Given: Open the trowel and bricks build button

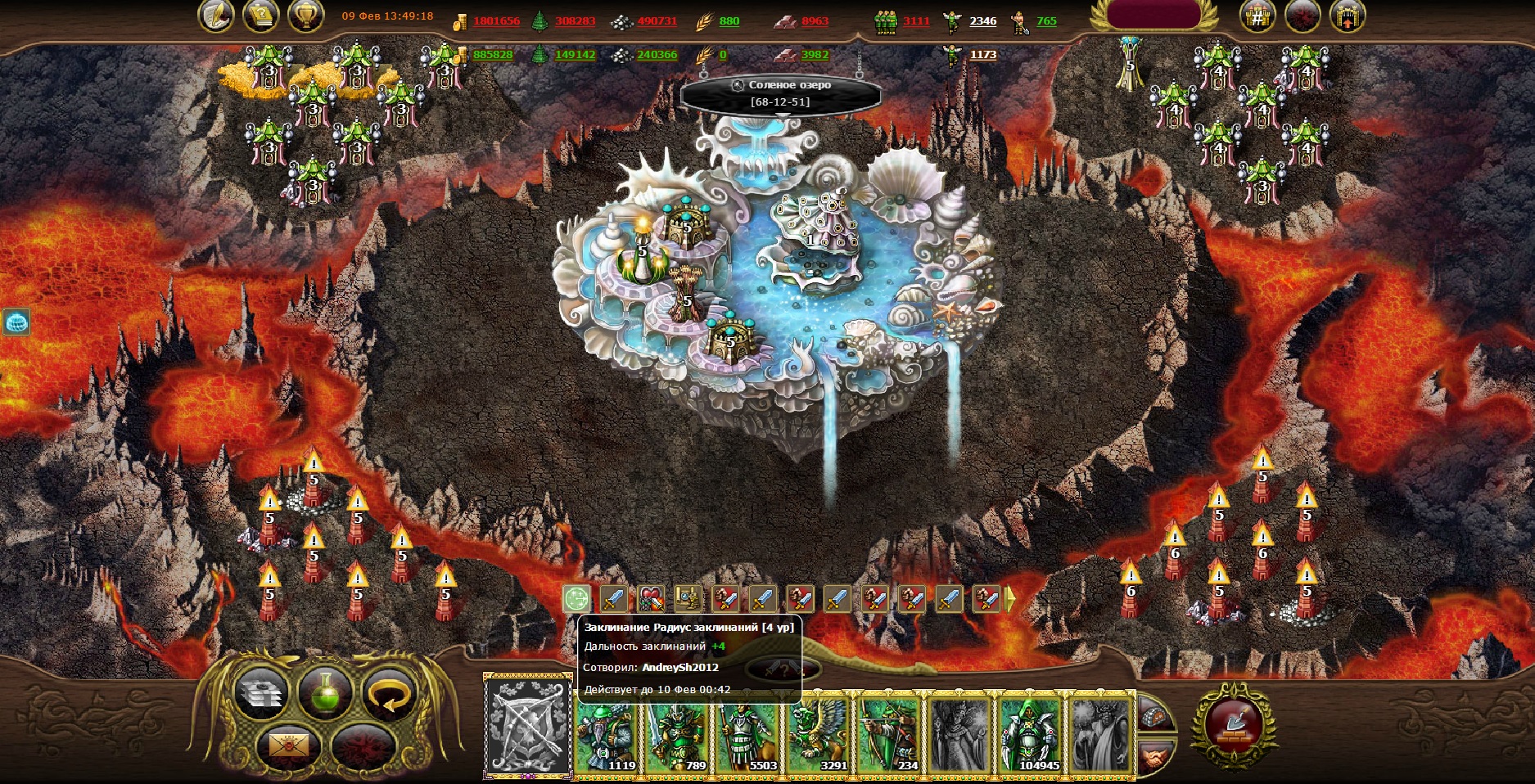Looking at the screenshot, I should (x=1234, y=725).
